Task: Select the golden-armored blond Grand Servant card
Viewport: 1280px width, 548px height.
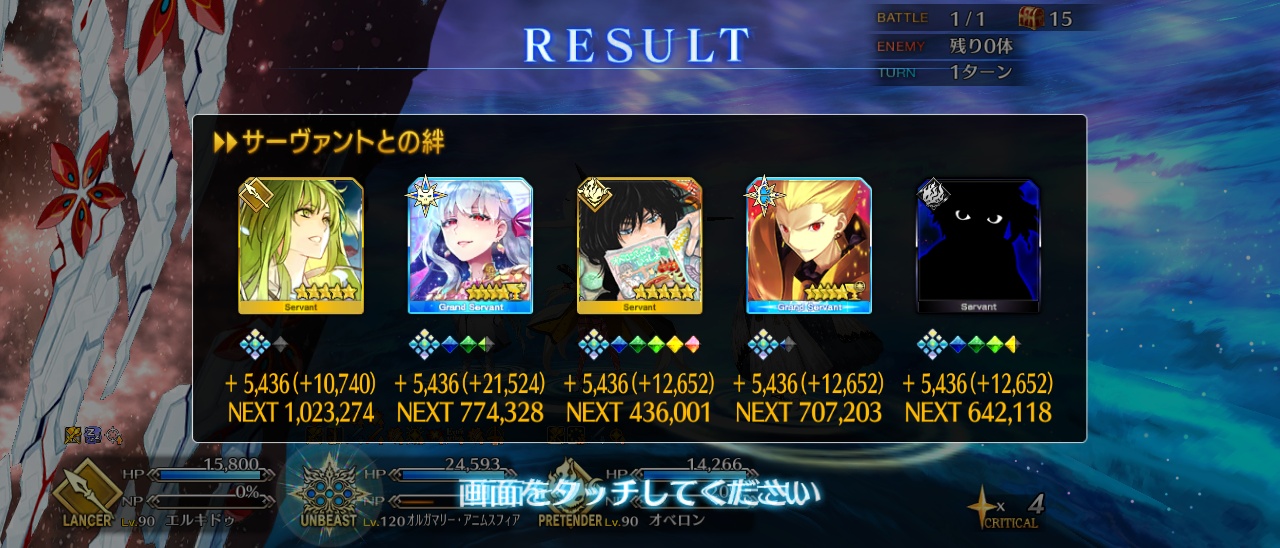Action: 809,246
